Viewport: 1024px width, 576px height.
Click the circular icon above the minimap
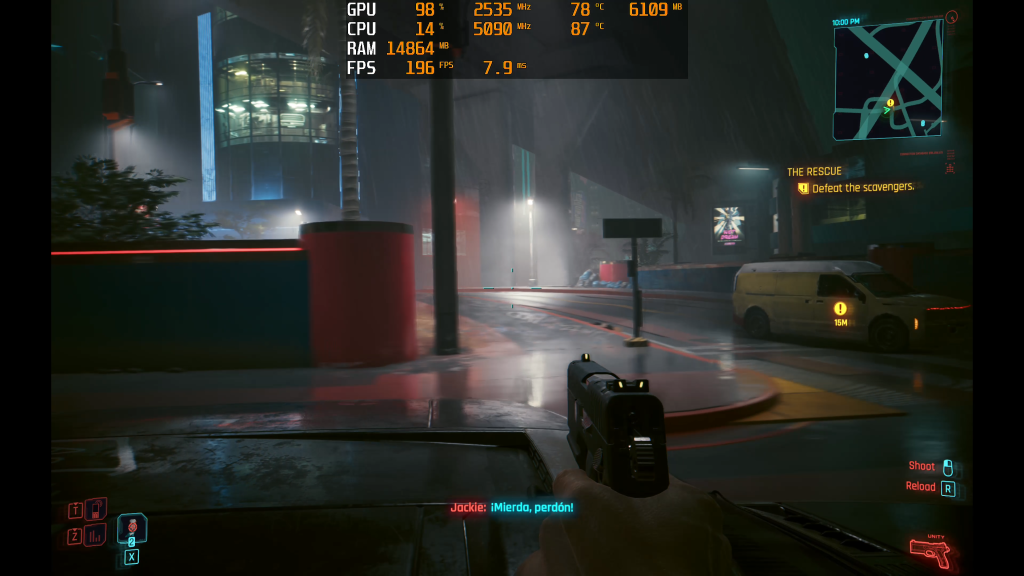pyautogui.click(x=951, y=17)
